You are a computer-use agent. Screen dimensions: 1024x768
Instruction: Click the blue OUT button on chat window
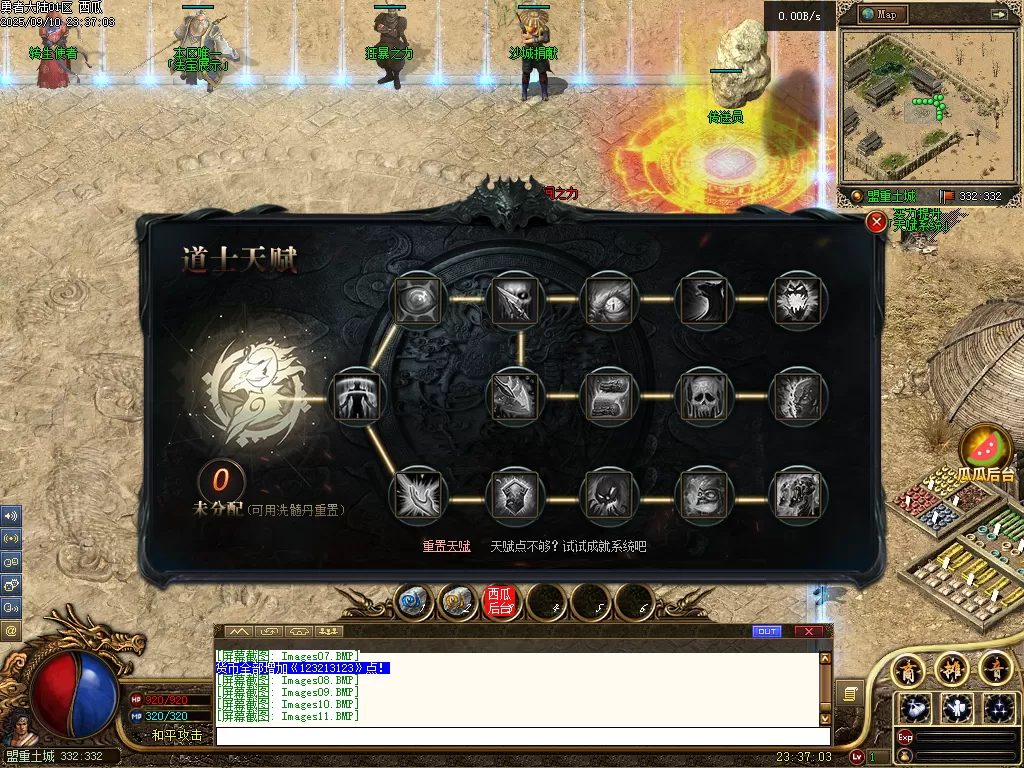coord(767,631)
